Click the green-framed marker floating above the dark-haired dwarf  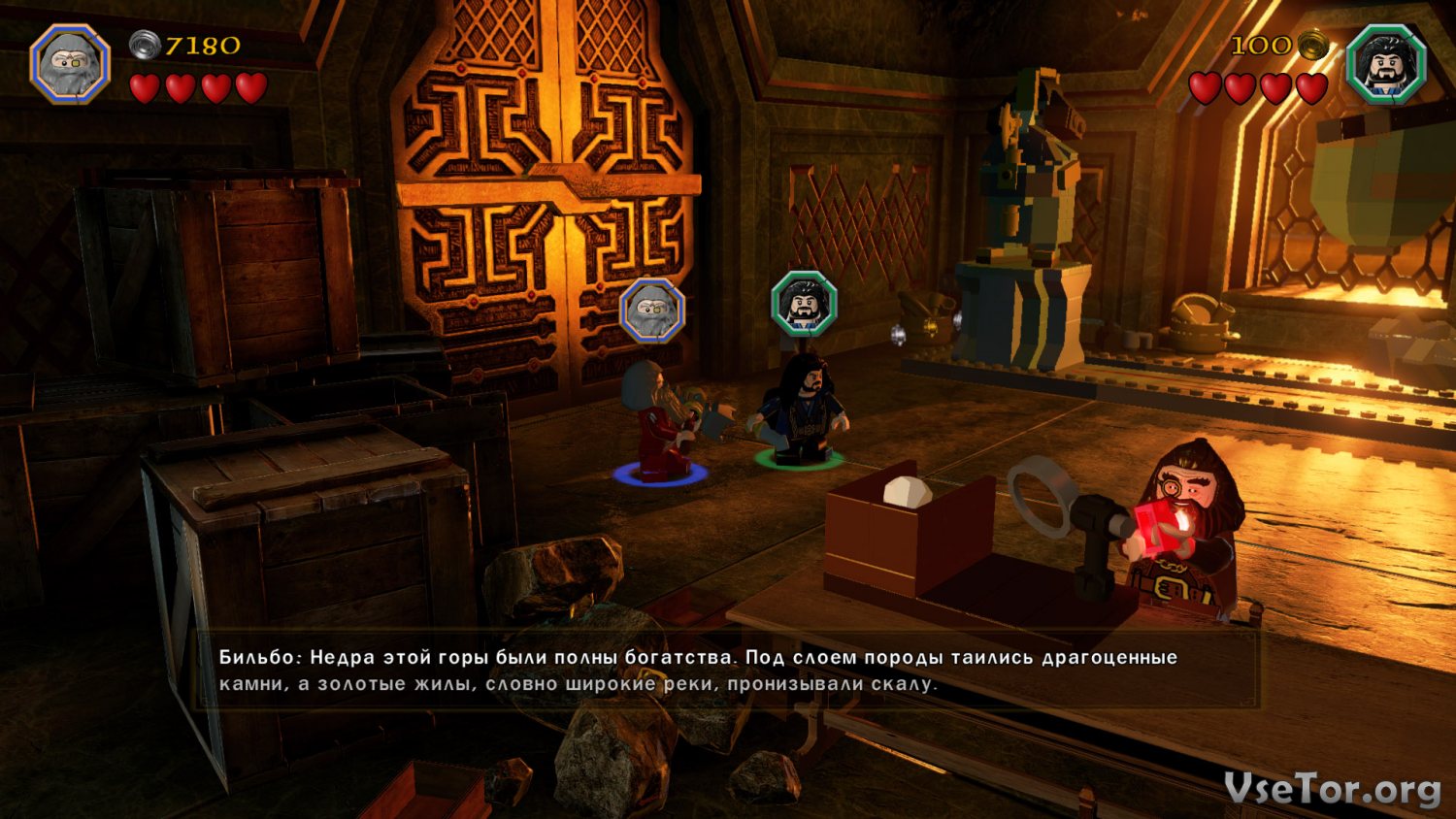pyautogui.click(x=804, y=303)
